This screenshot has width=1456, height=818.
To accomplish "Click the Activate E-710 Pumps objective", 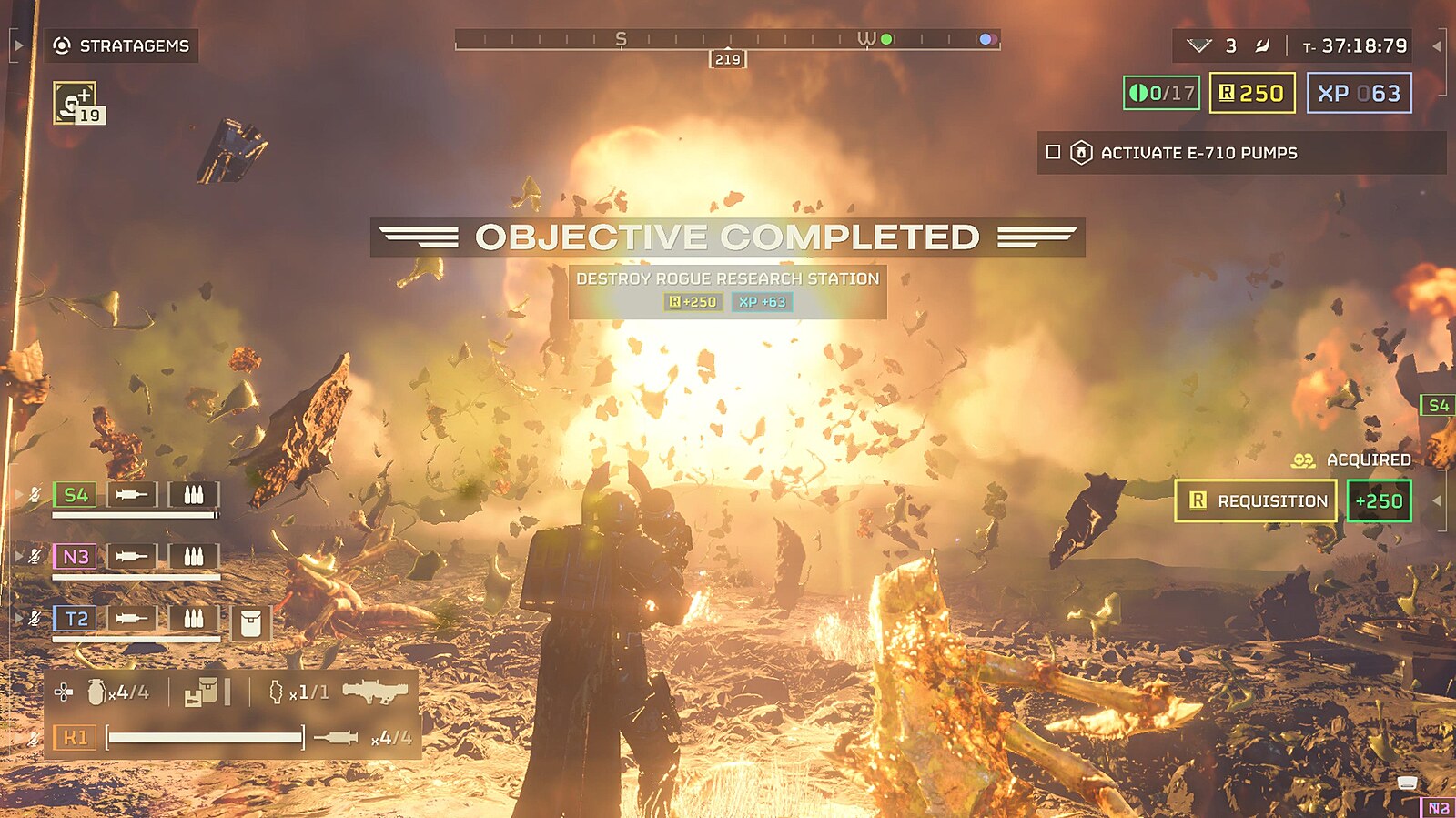I will (1198, 153).
